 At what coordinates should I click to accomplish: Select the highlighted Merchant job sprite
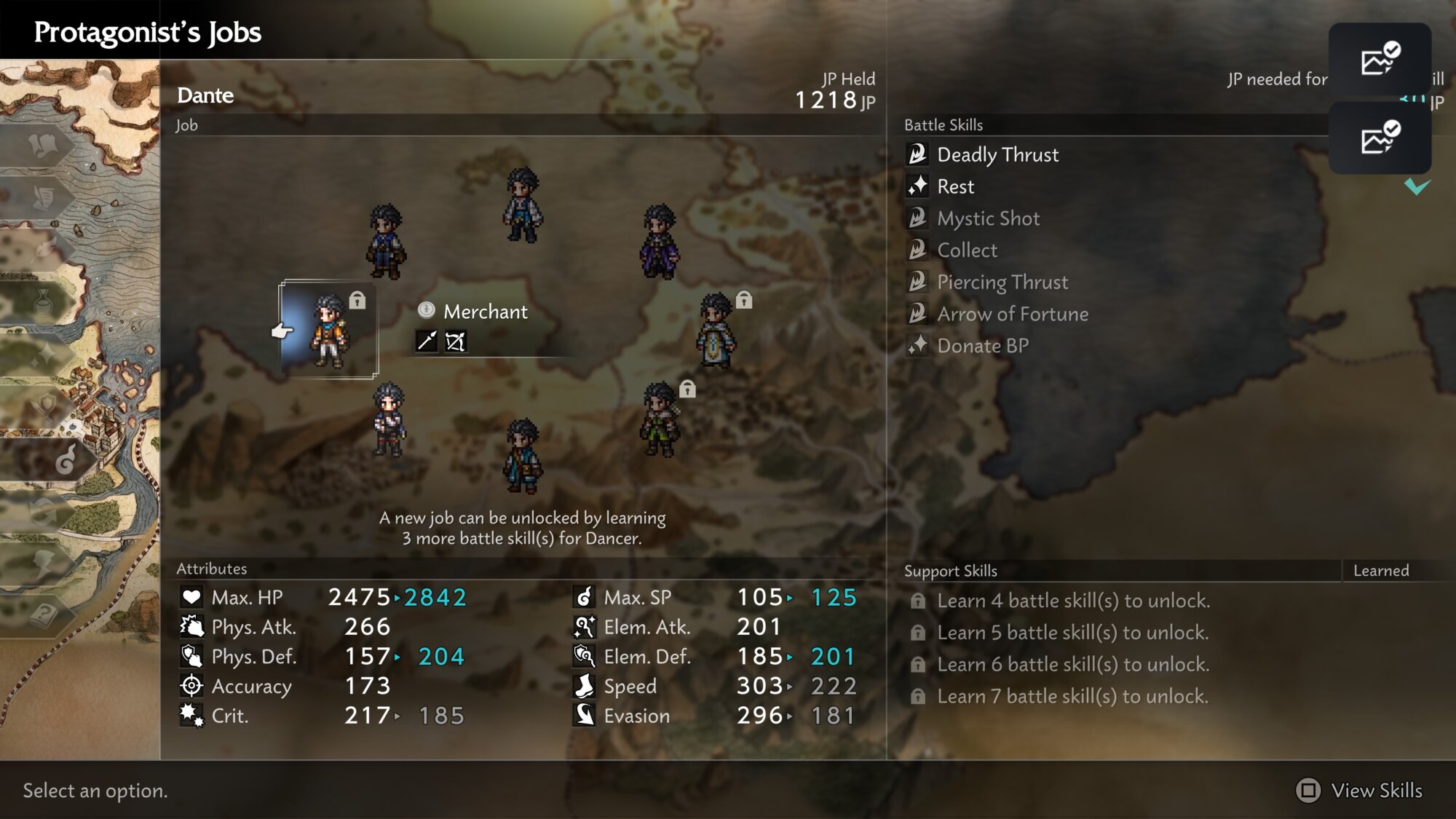pyautogui.click(x=329, y=331)
